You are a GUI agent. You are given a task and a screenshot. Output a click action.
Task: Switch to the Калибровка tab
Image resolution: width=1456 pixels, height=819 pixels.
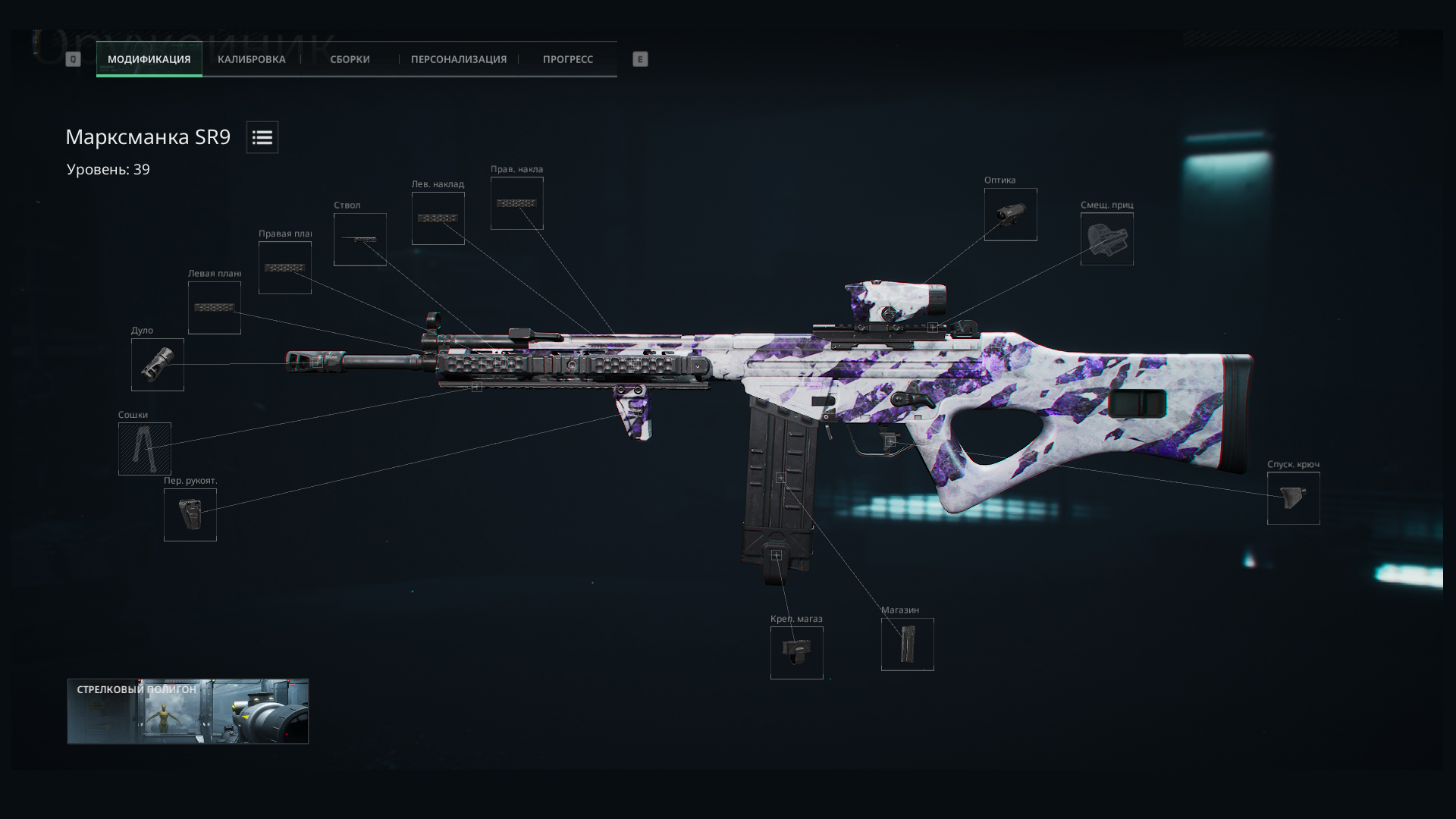251,59
